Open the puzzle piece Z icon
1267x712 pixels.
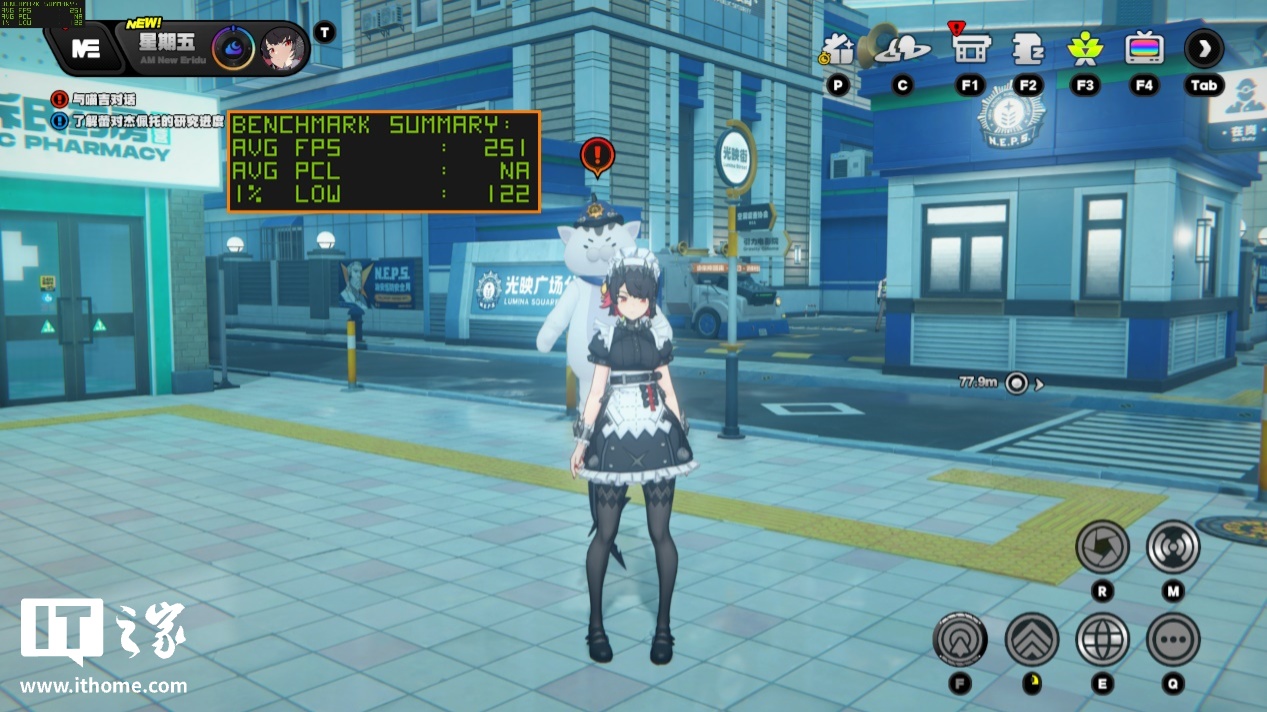tap(1027, 47)
